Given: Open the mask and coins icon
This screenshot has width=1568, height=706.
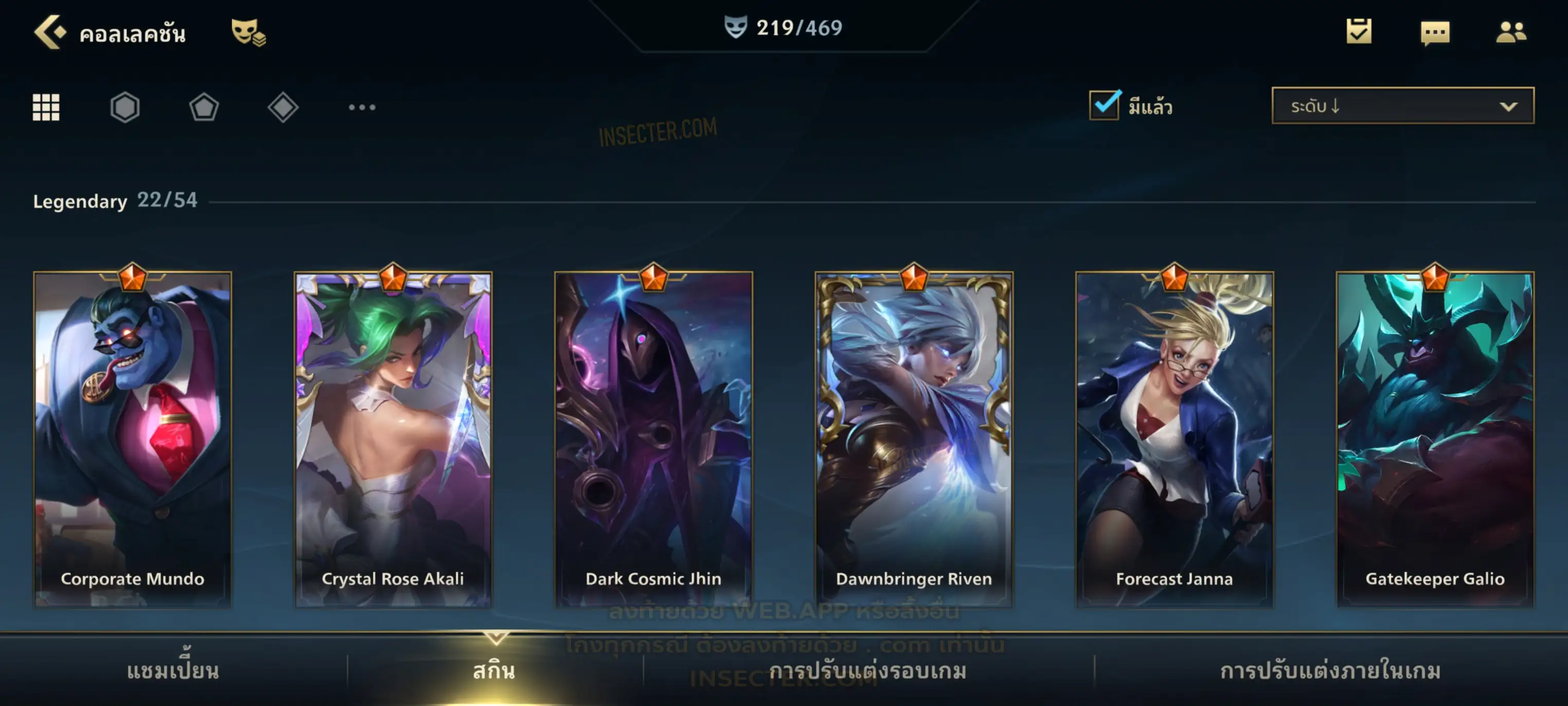Looking at the screenshot, I should [248, 32].
